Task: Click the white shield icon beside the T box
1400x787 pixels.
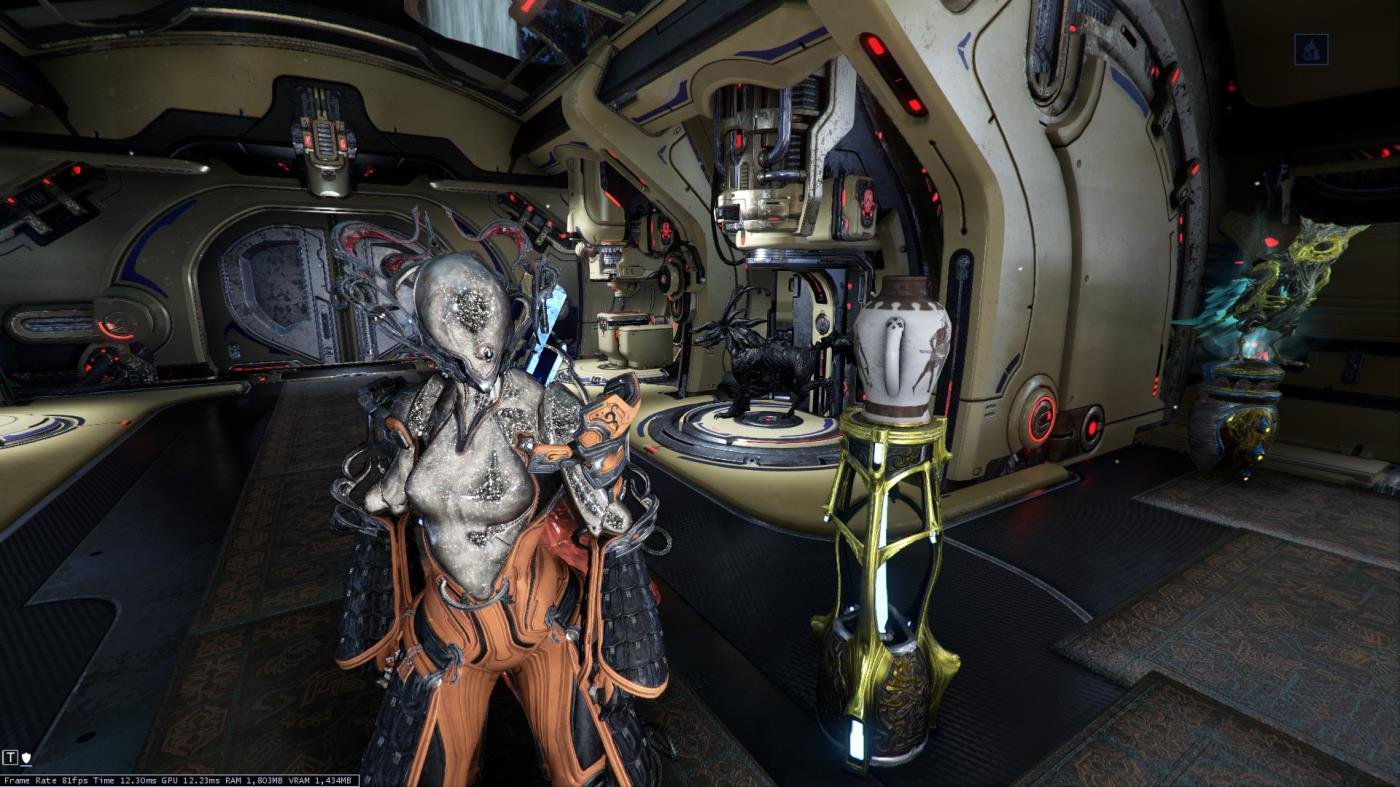Action: (26, 758)
